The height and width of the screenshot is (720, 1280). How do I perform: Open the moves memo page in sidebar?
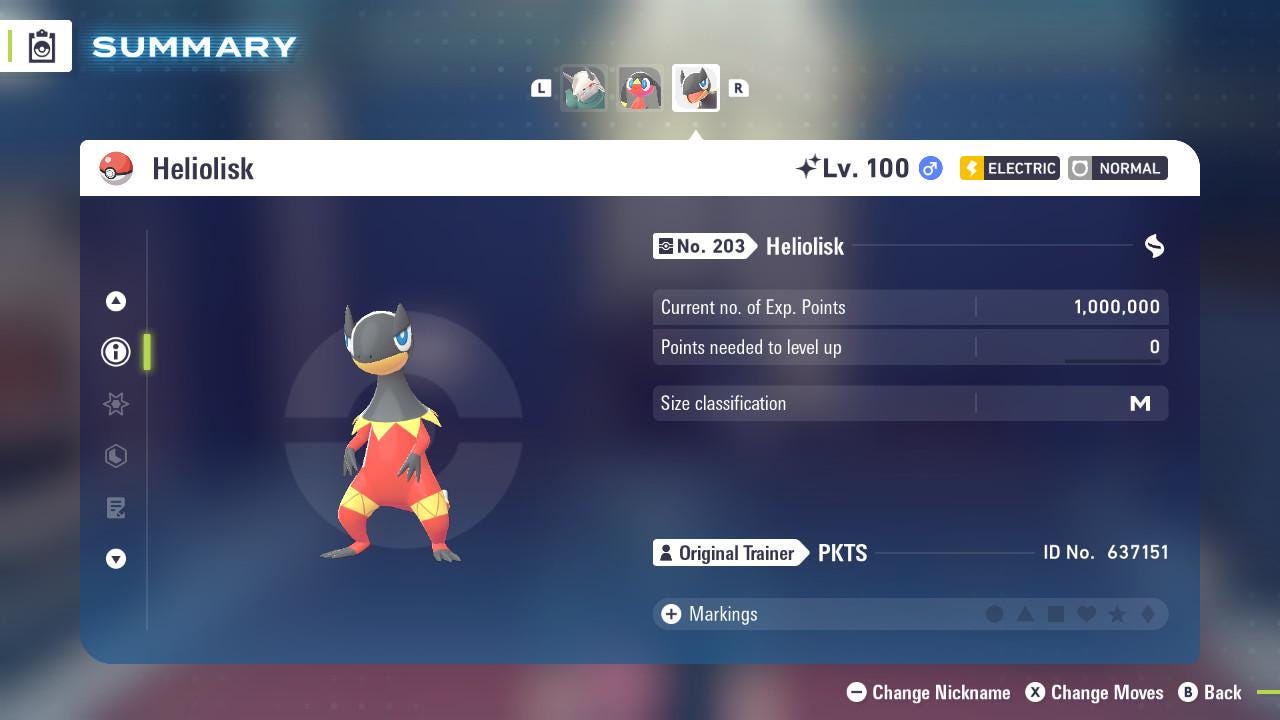tap(115, 508)
